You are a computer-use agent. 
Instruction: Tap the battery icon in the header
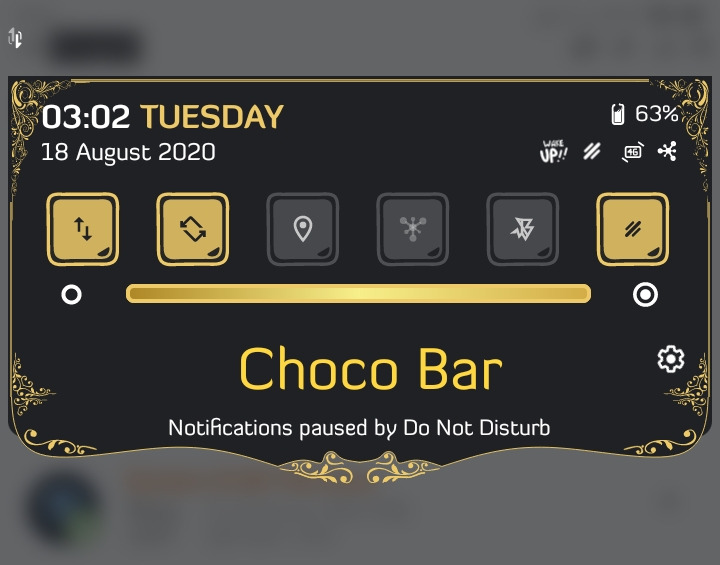point(618,114)
